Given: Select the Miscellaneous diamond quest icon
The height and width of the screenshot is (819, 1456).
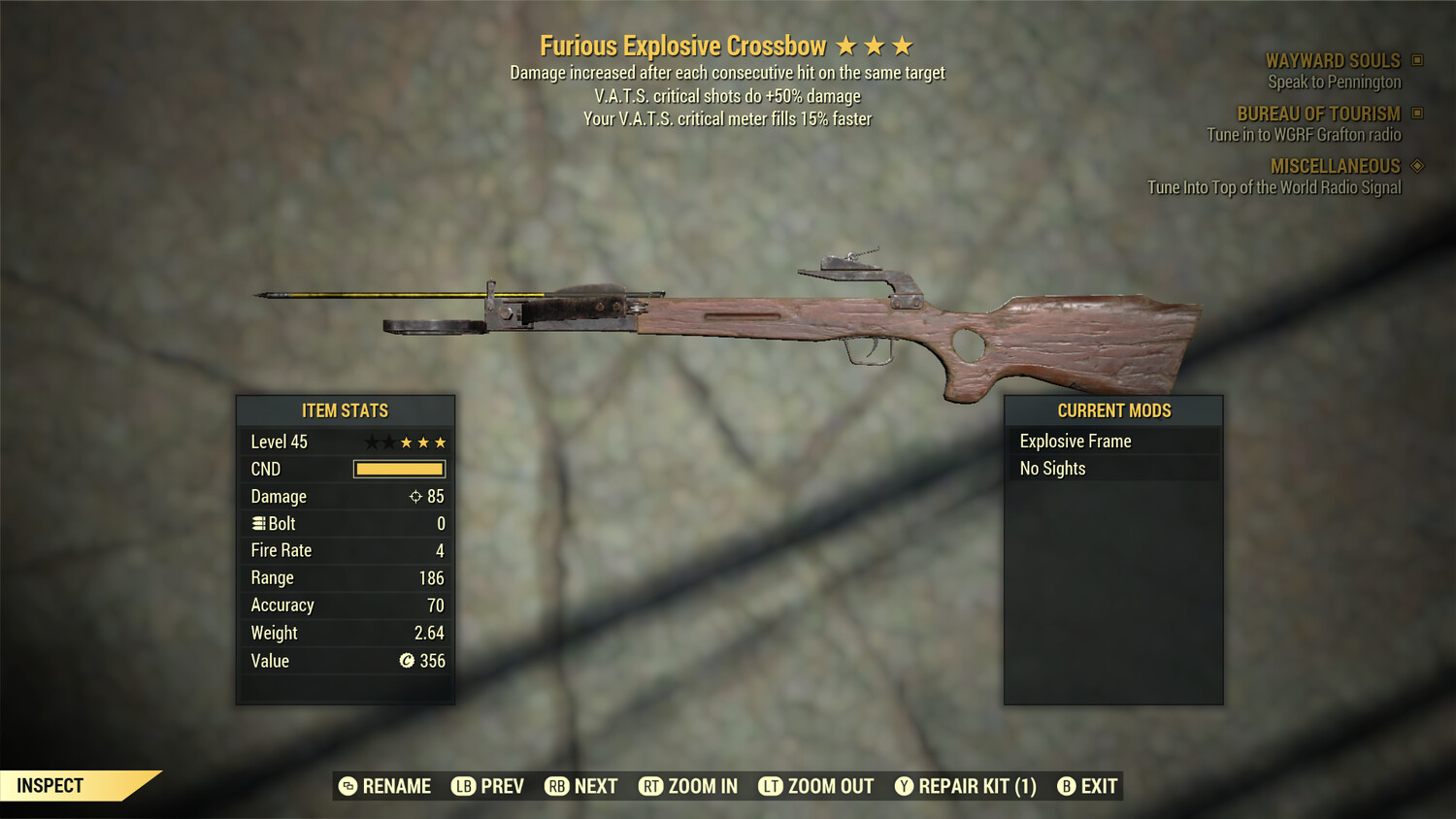Looking at the screenshot, I should pos(1418,166).
